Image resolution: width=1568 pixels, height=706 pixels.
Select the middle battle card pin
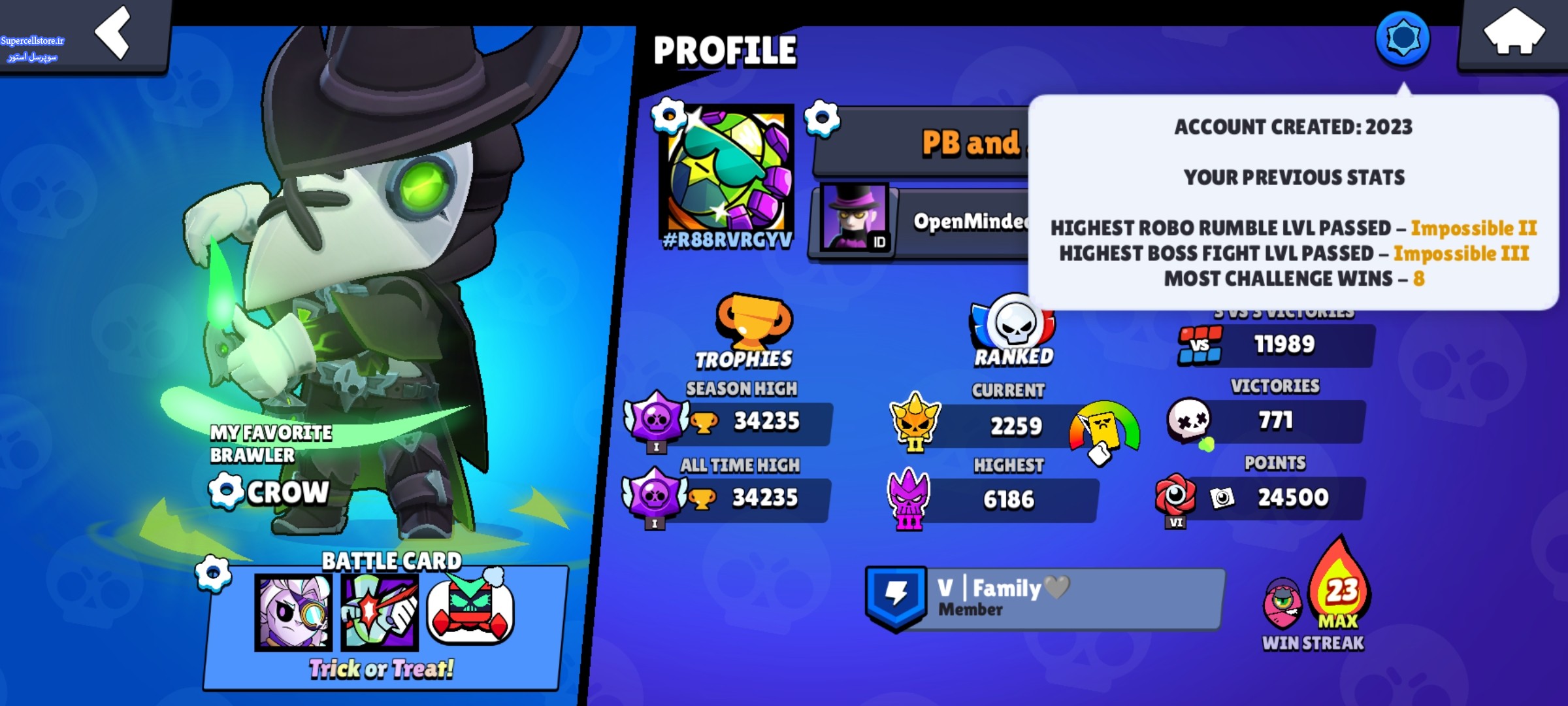(380, 613)
